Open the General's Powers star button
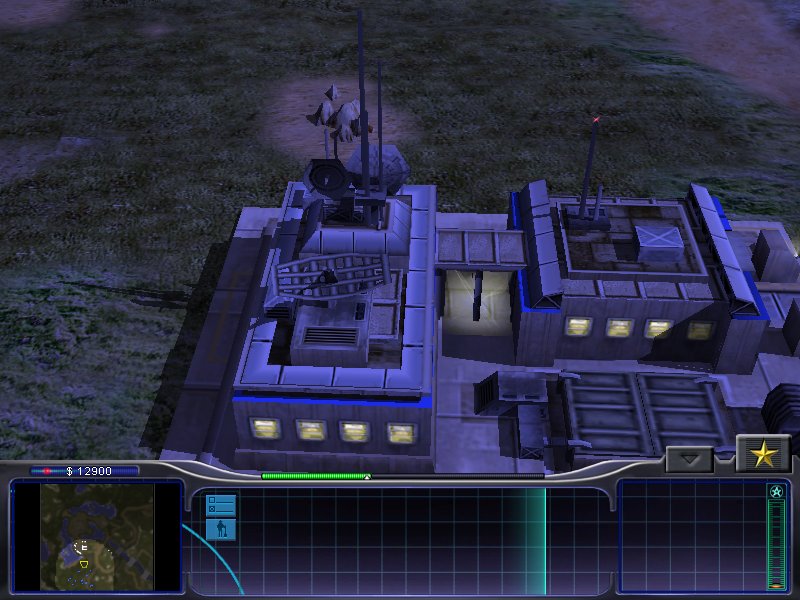 pos(763,455)
